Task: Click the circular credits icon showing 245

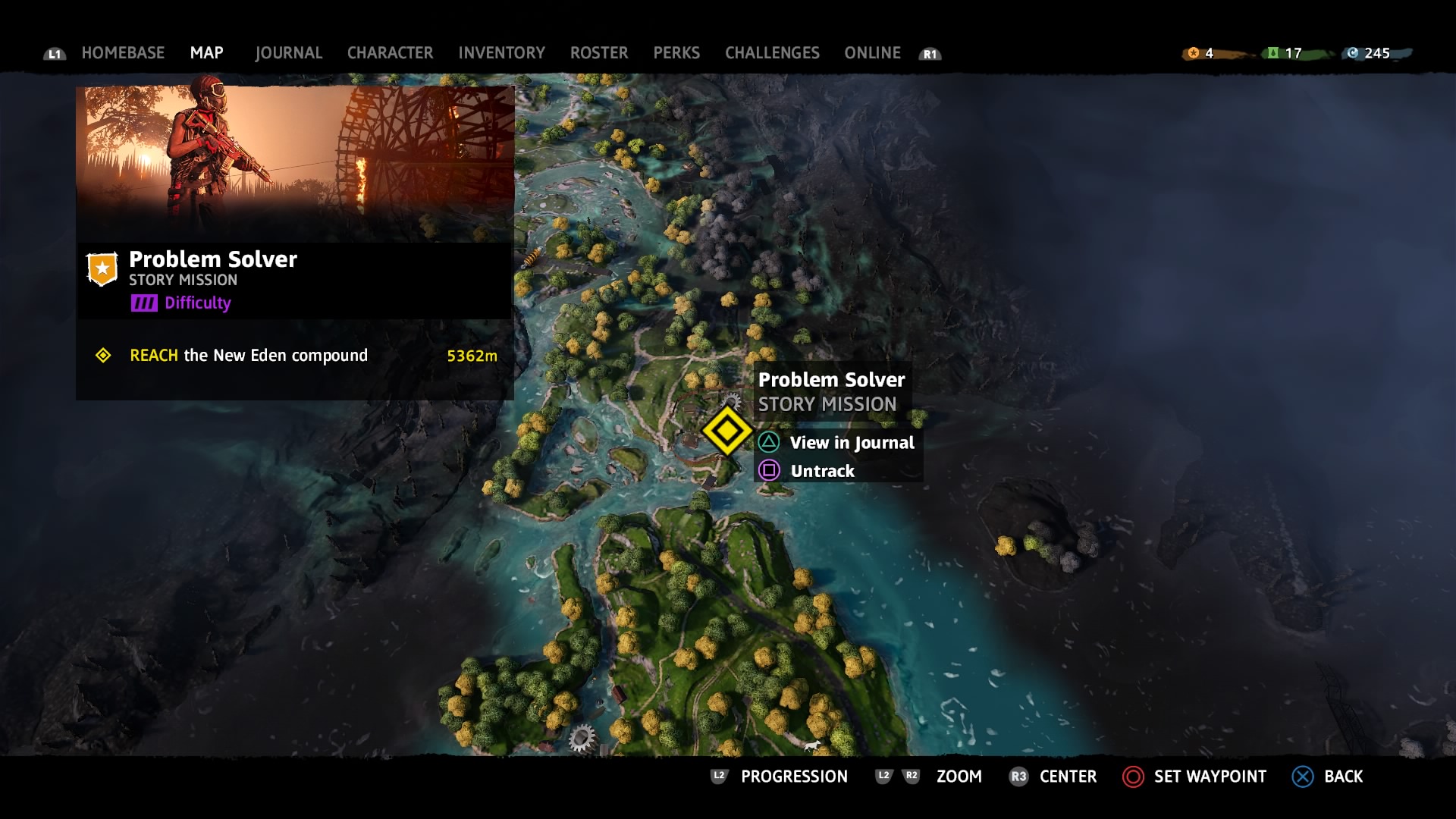Action: point(1354,53)
